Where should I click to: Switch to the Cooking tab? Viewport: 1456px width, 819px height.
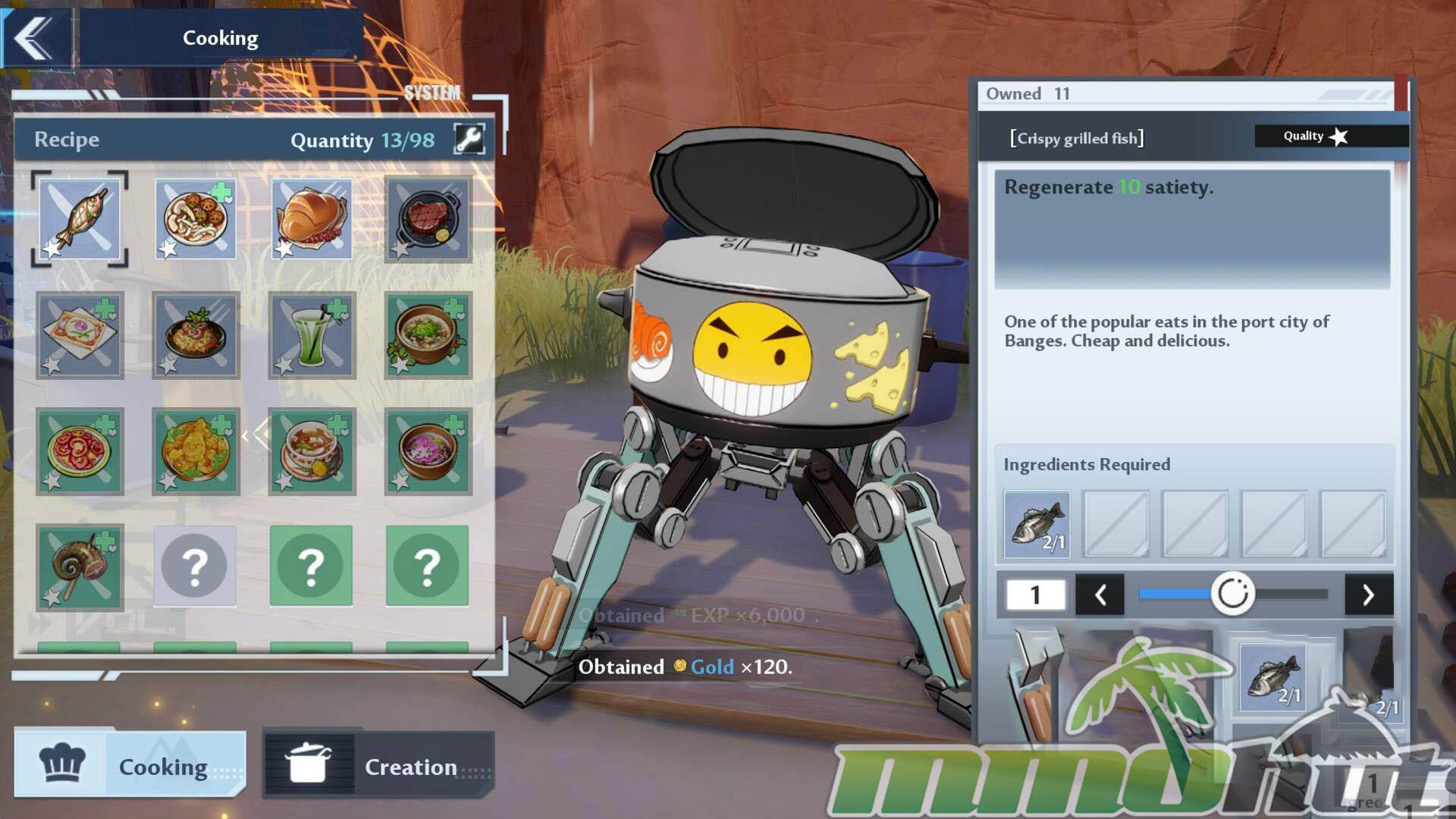click(x=130, y=766)
